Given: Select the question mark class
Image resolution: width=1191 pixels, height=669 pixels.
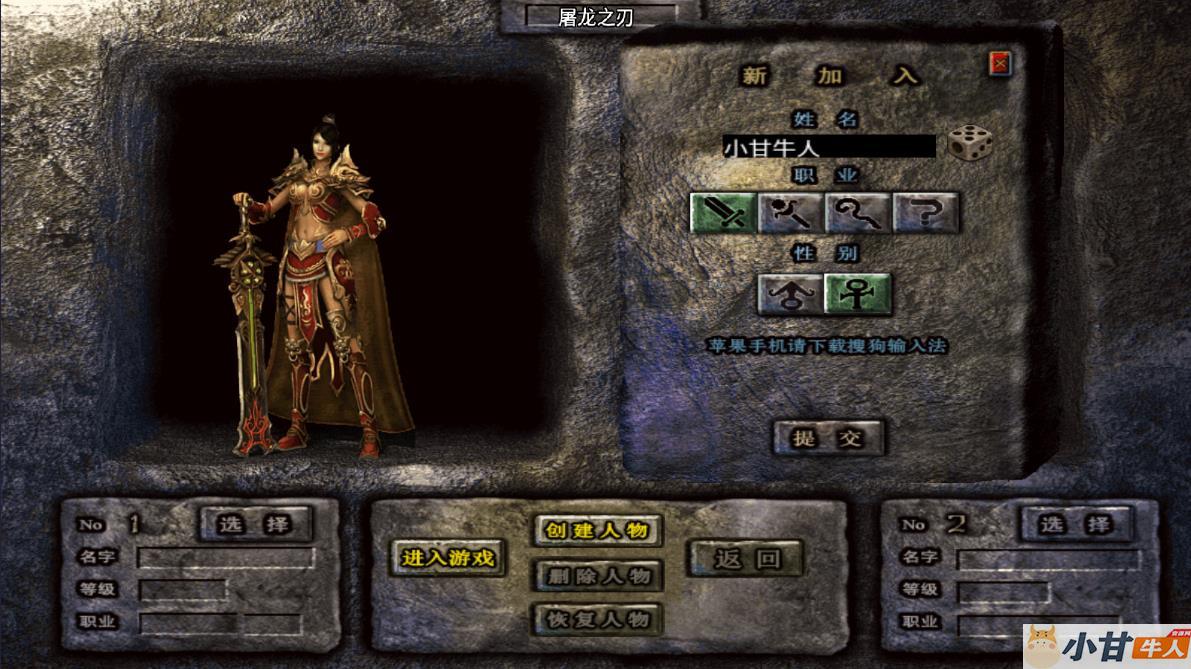Looking at the screenshot, I should tap(926, 212).
